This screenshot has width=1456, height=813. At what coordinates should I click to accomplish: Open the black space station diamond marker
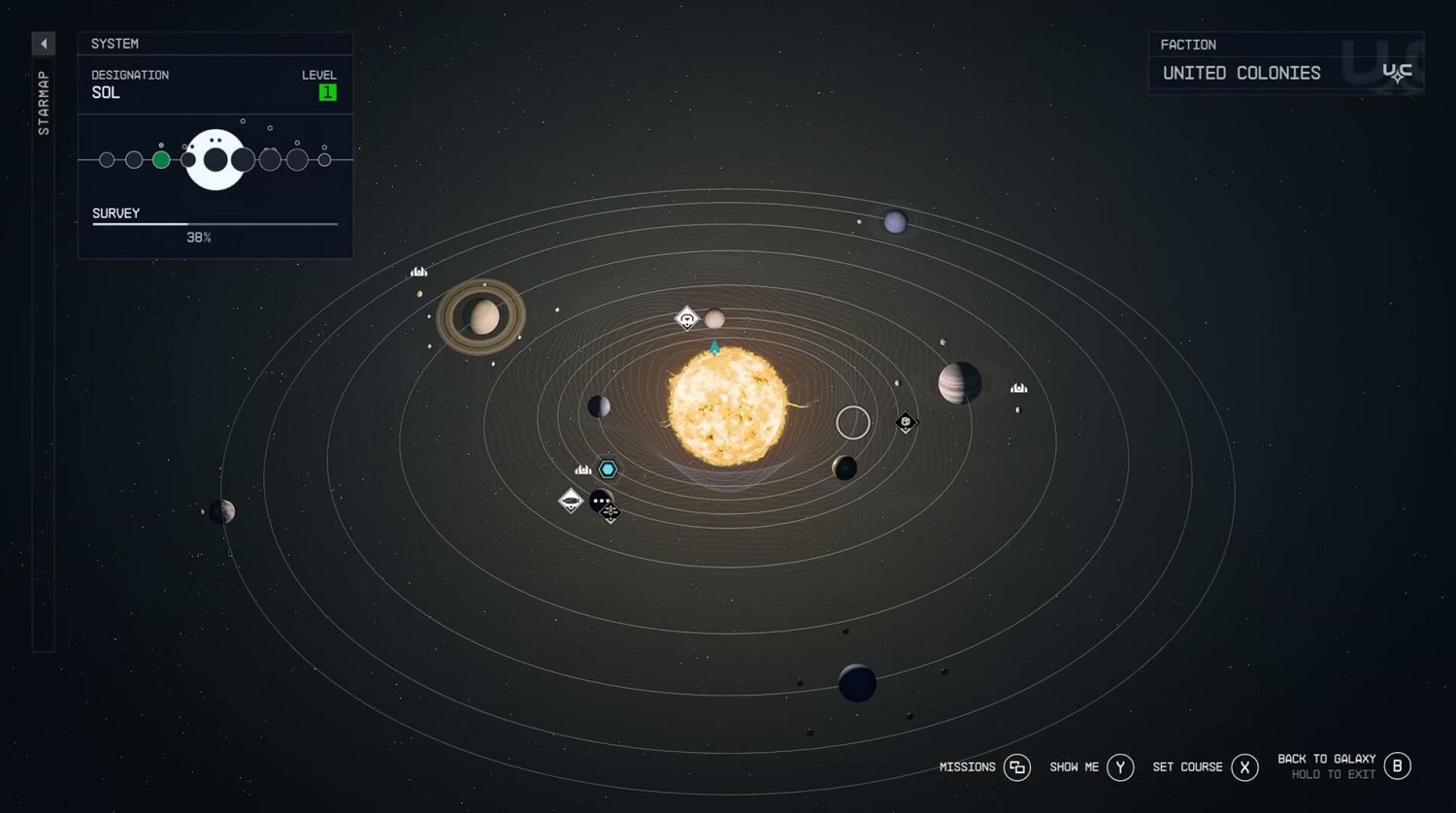point(611,514)
